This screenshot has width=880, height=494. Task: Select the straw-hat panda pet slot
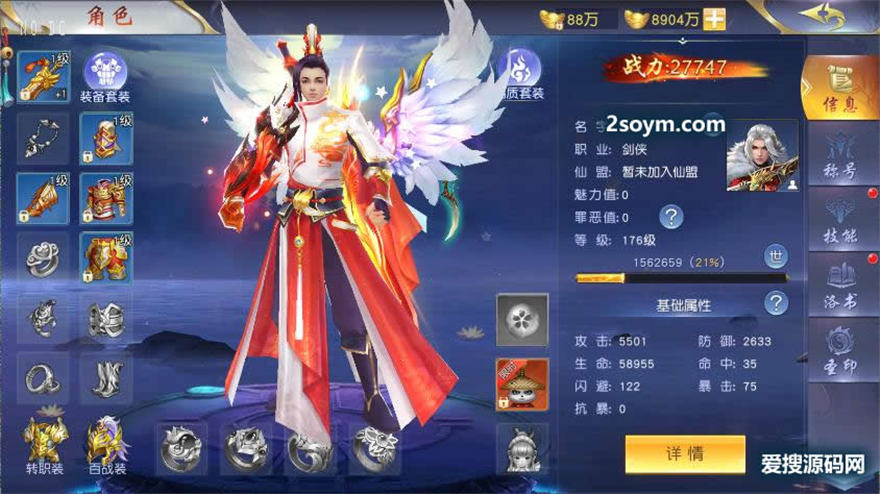(522, 384)
